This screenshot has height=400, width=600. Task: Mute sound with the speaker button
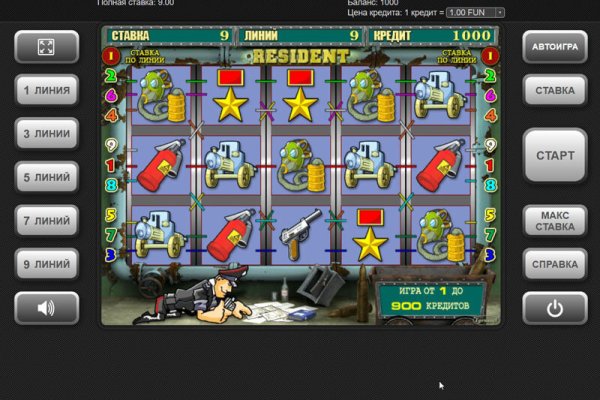pos(46,307)
